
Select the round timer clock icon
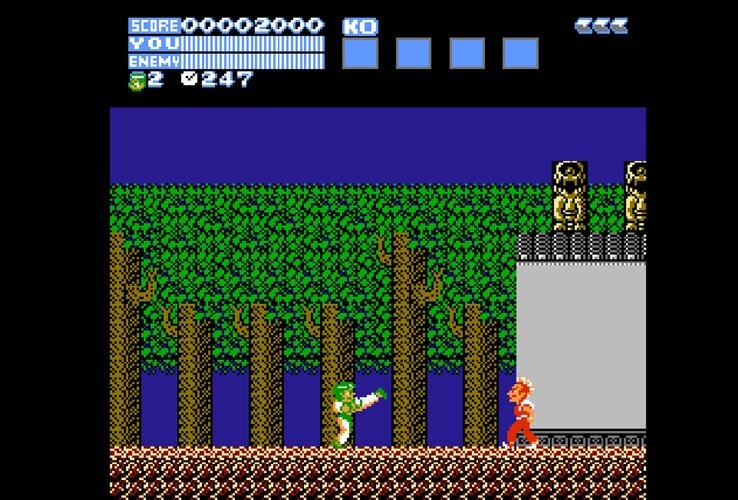pos(189,80)
